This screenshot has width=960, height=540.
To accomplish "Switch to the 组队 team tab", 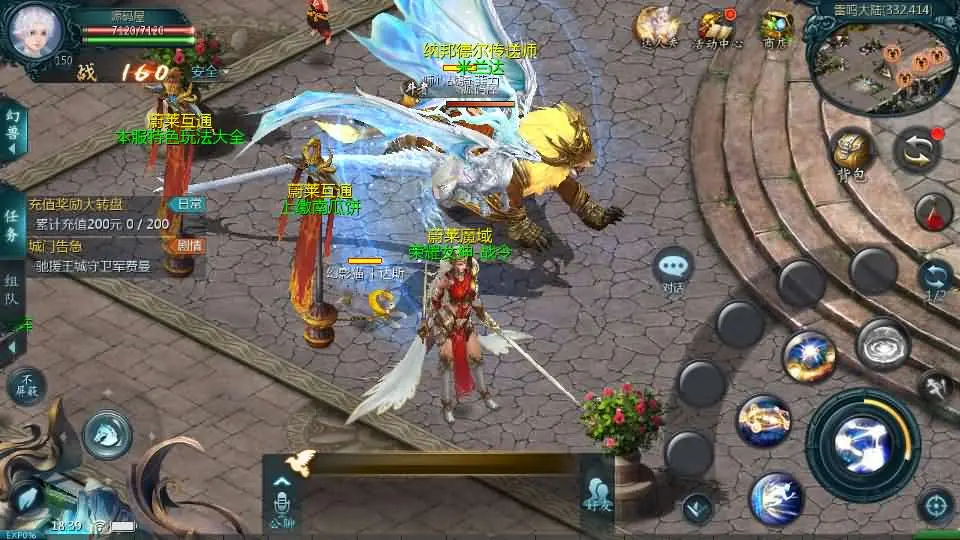I will point(12,290).
